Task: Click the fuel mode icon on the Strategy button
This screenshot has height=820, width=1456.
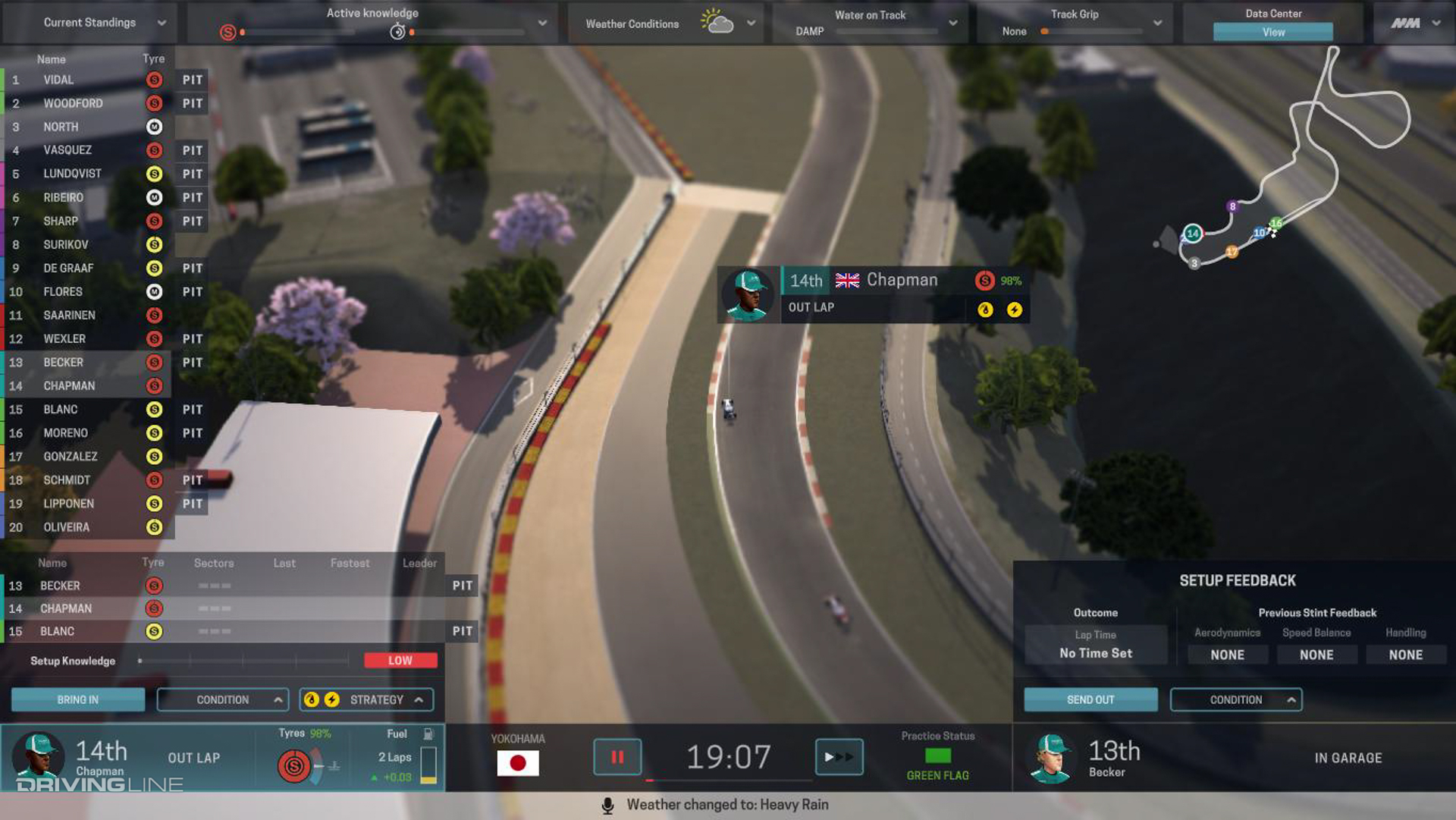Action: coord(311,699)
